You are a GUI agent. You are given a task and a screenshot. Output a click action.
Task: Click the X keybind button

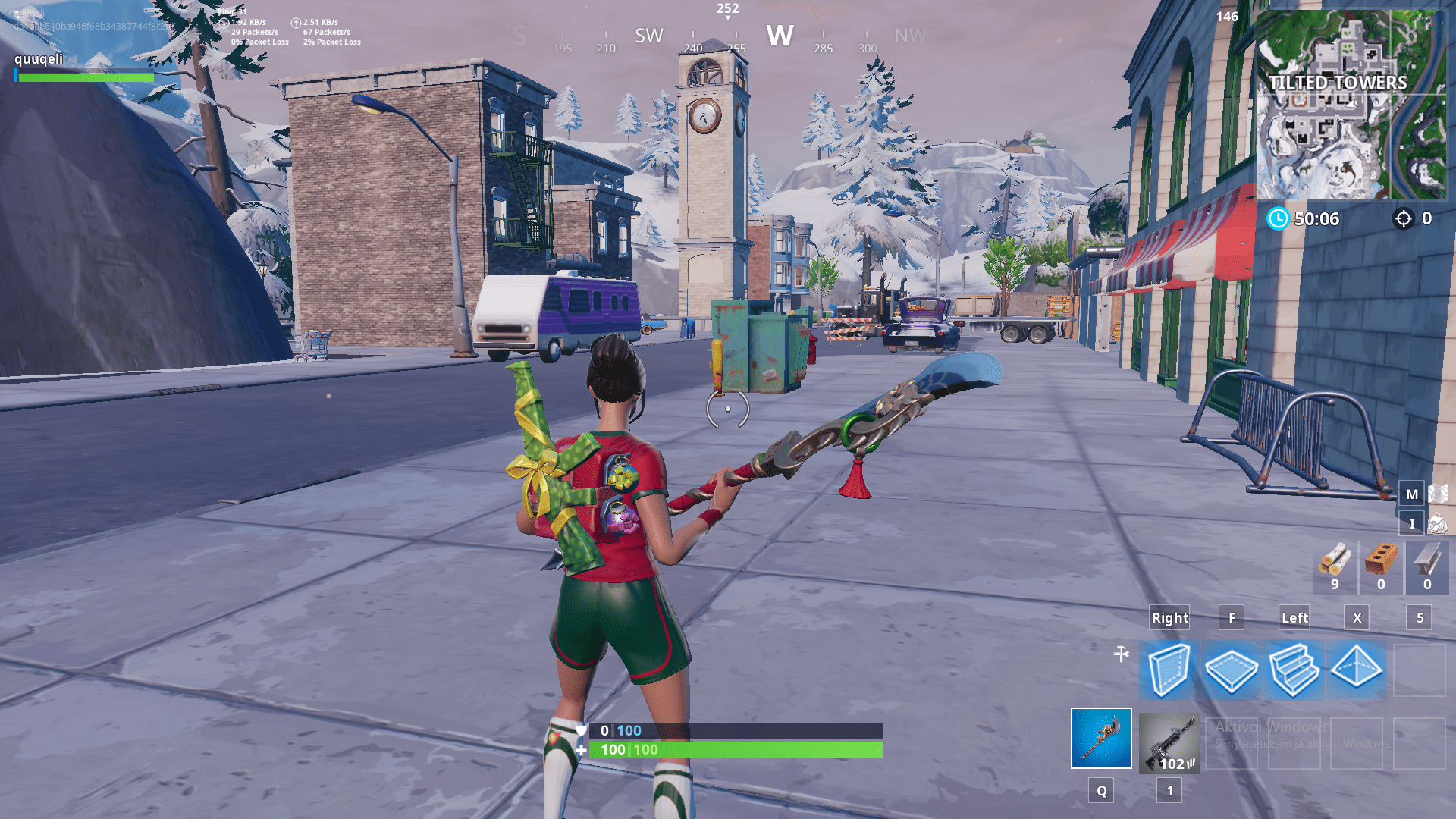1356,618
